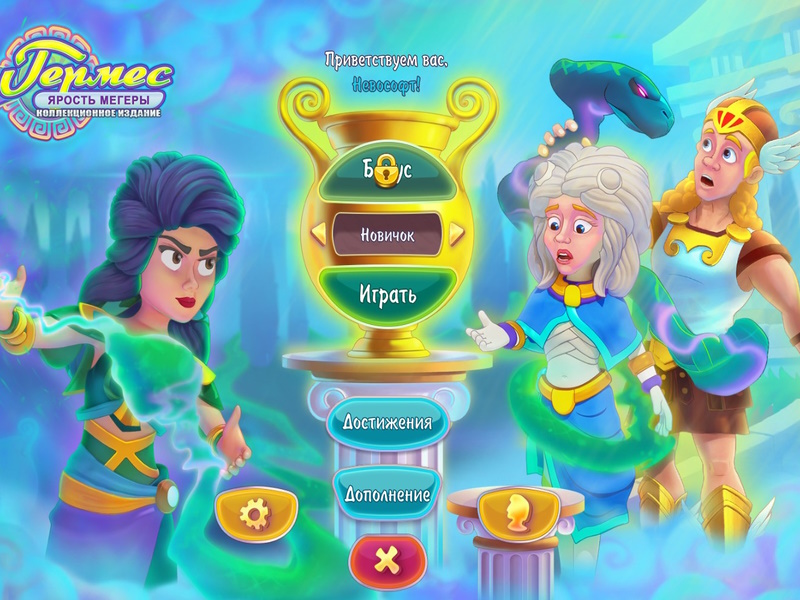
Task: Select previous difficulty with left arrow
Action: click(x=319, y=234)
